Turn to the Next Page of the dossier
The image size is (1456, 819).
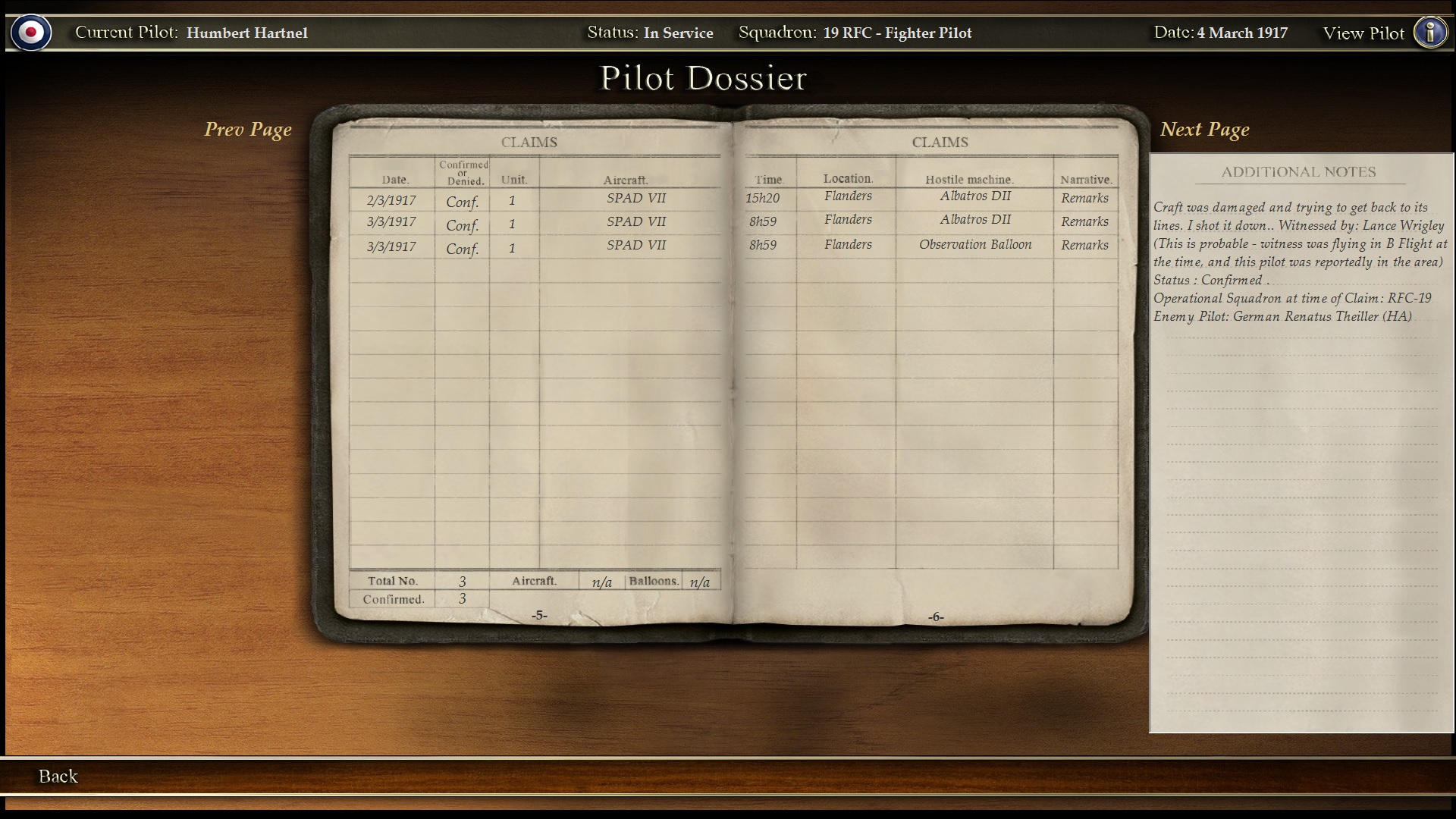tap(1204, 130)
